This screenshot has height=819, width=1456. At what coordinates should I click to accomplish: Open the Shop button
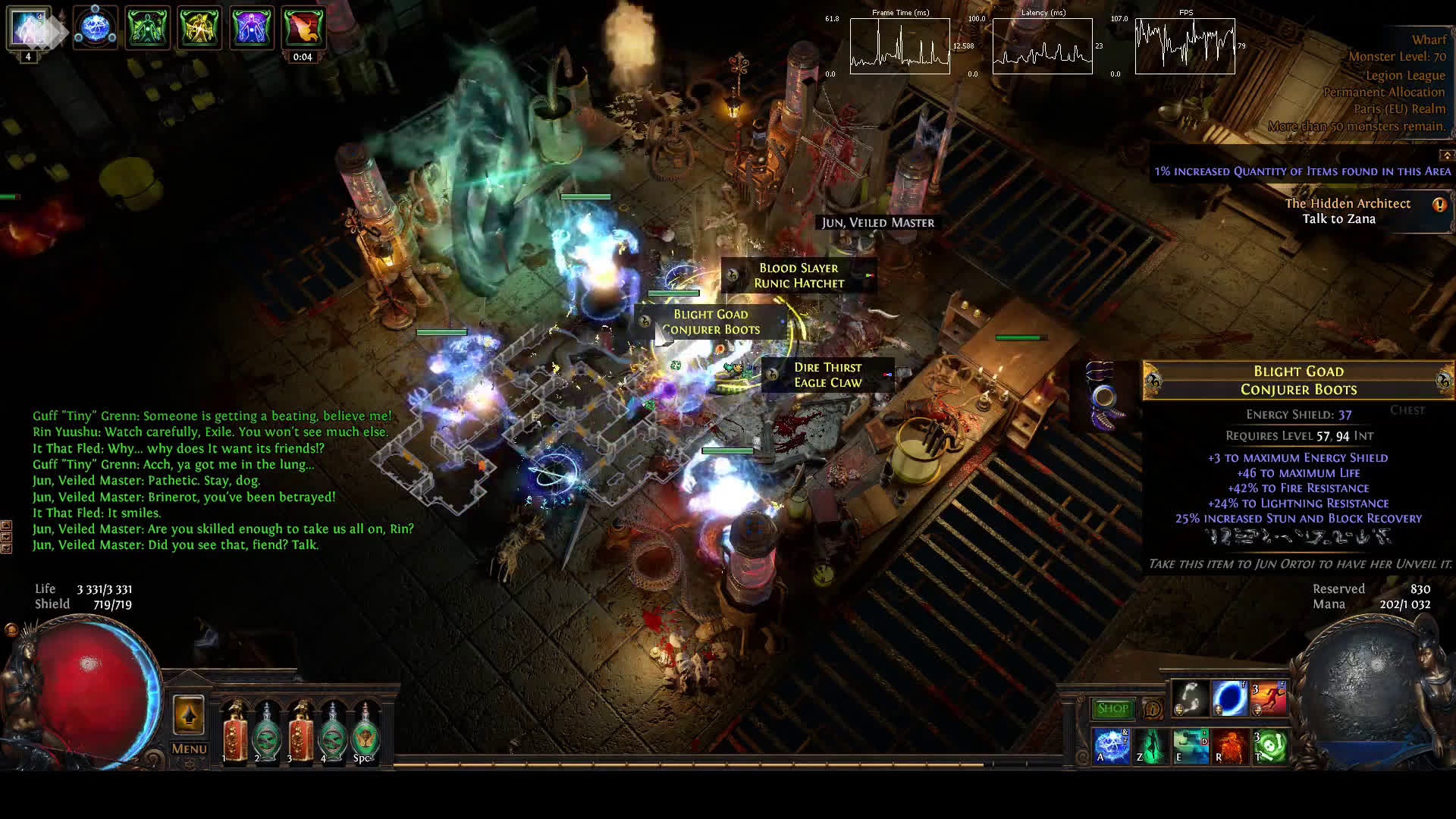[1112, 708]
